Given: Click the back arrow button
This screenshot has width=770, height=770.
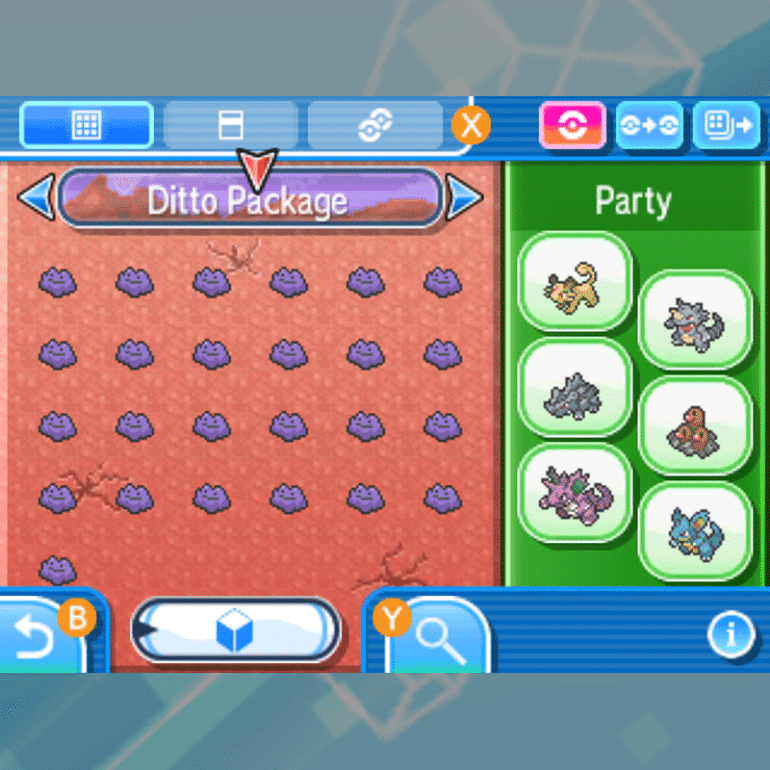Looking at the screenshot, I should coord(40,635).
